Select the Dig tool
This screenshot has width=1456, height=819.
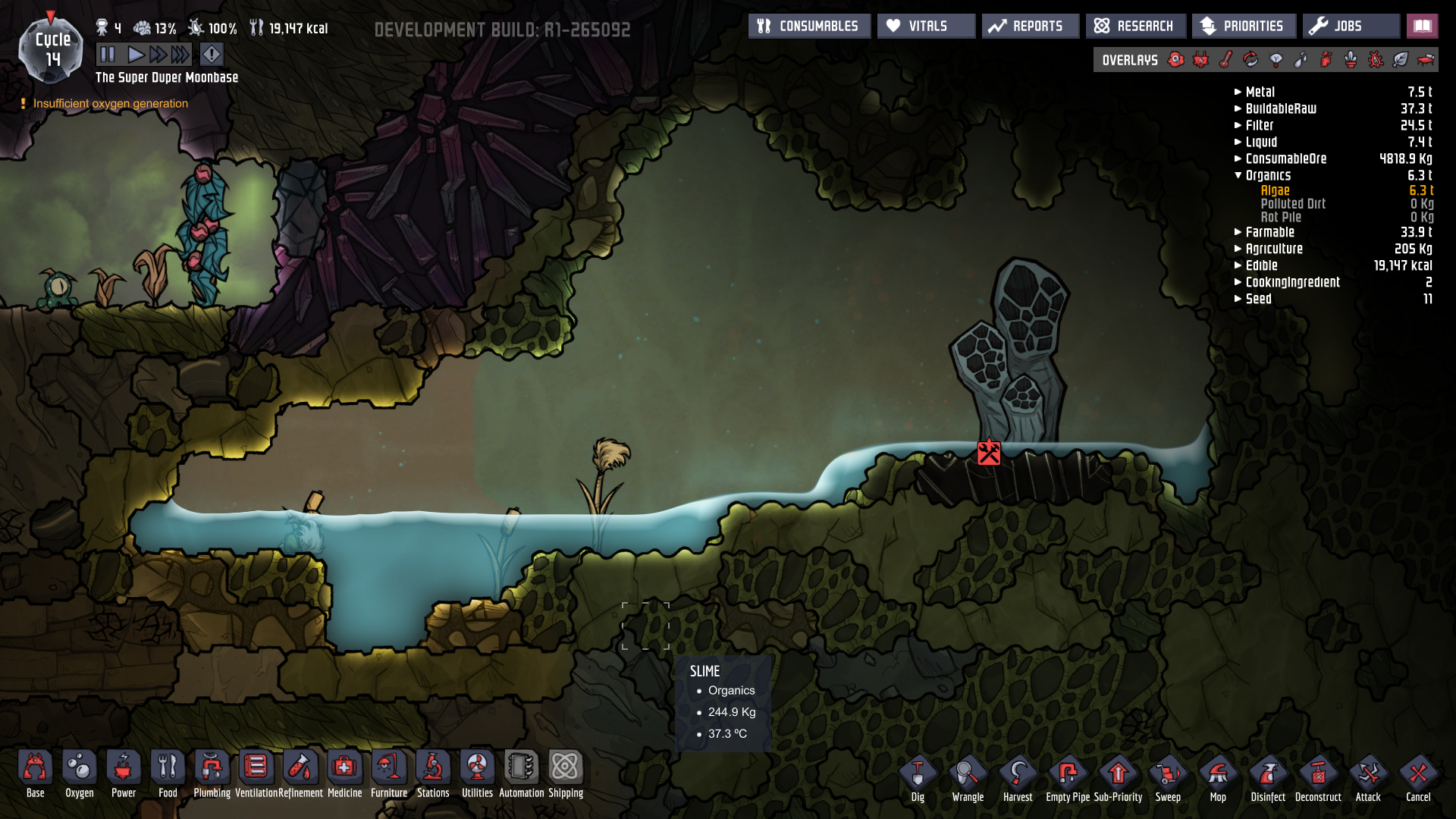[x=918, y=779]
